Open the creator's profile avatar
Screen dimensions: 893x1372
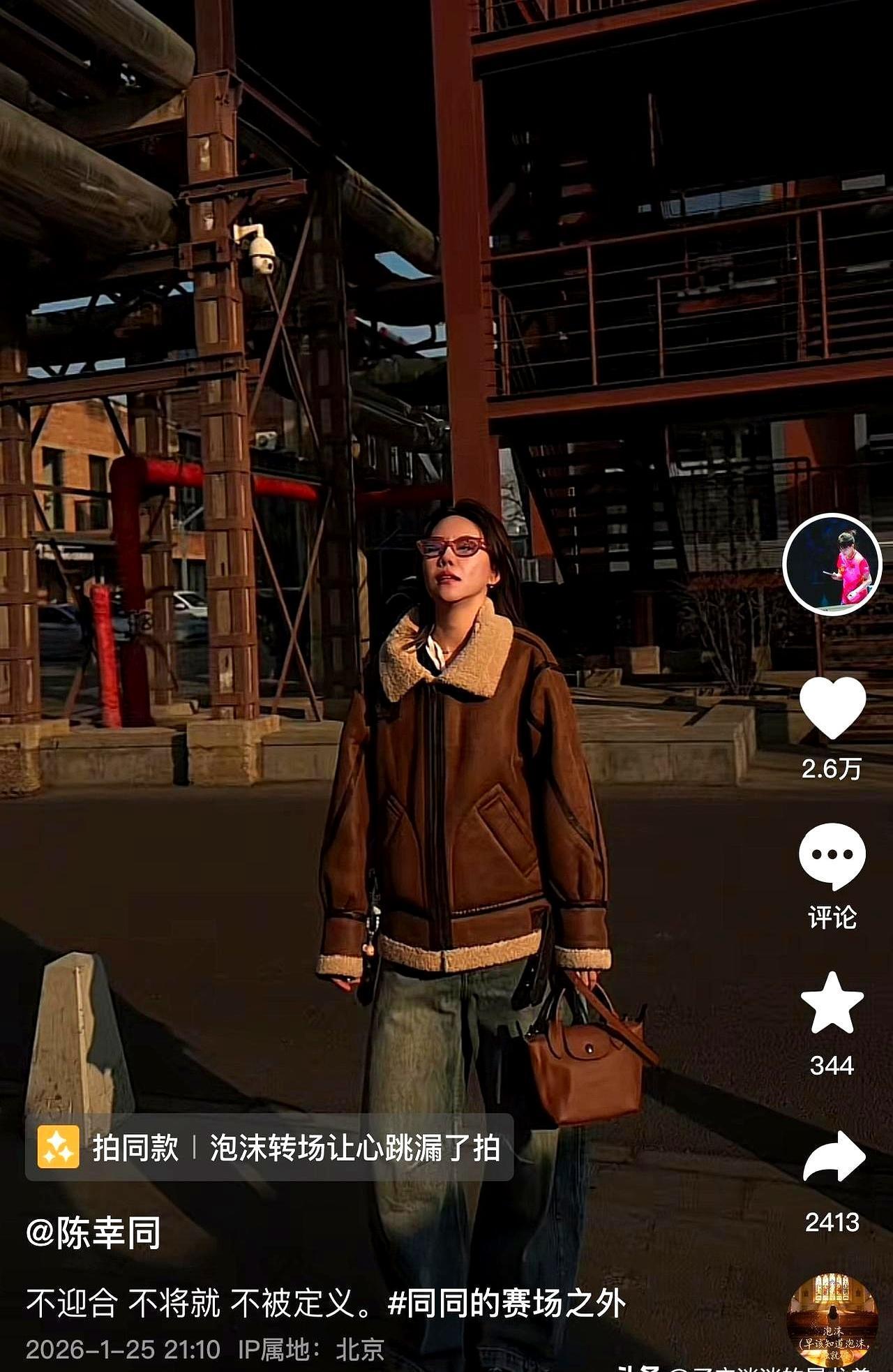pyautogui.click(x=832, y=564)
